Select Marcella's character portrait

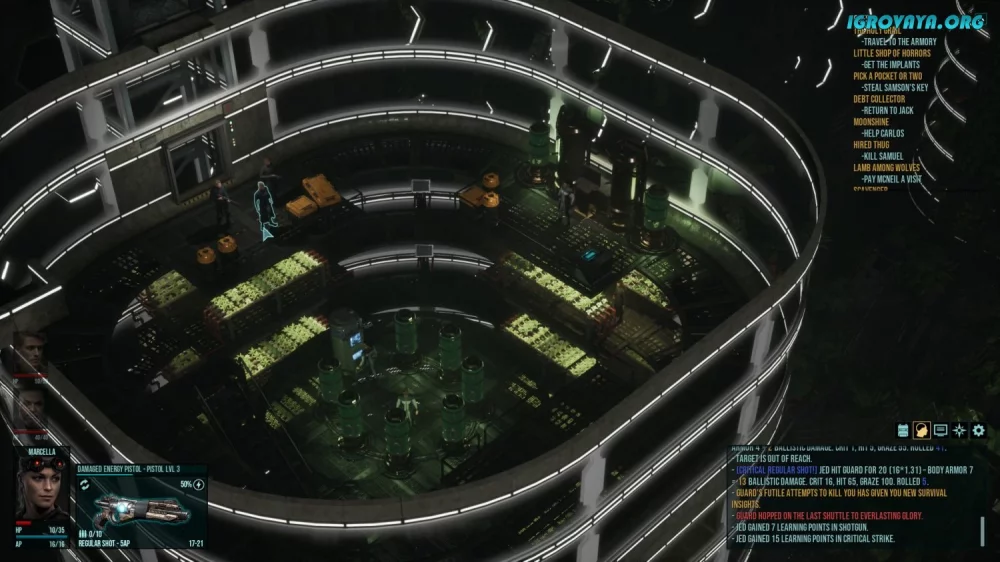(x=43, y=491)
